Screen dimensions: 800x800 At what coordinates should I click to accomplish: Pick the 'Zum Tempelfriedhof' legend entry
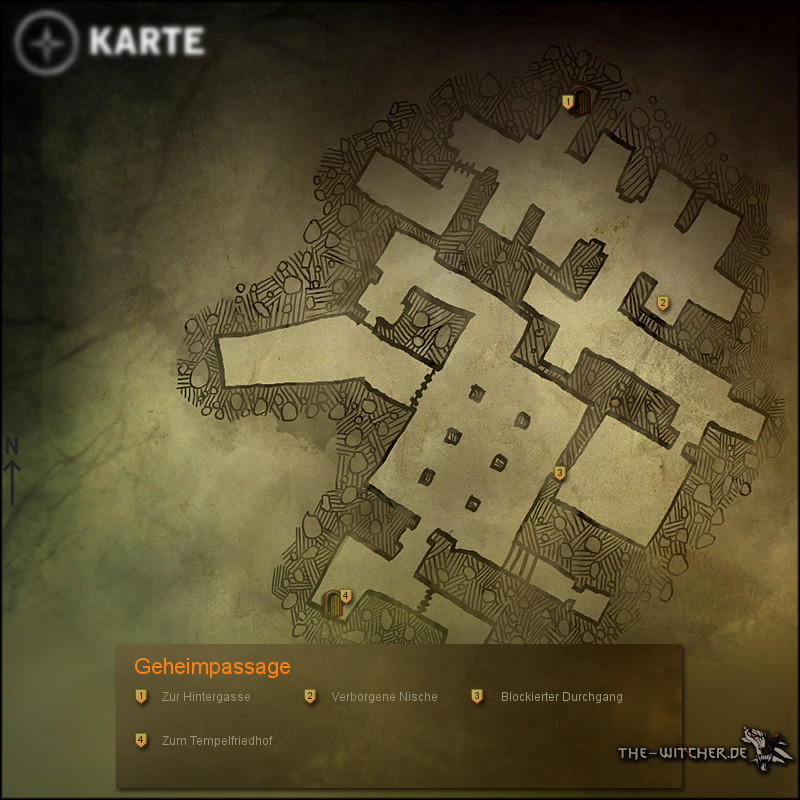coord(216,741)
